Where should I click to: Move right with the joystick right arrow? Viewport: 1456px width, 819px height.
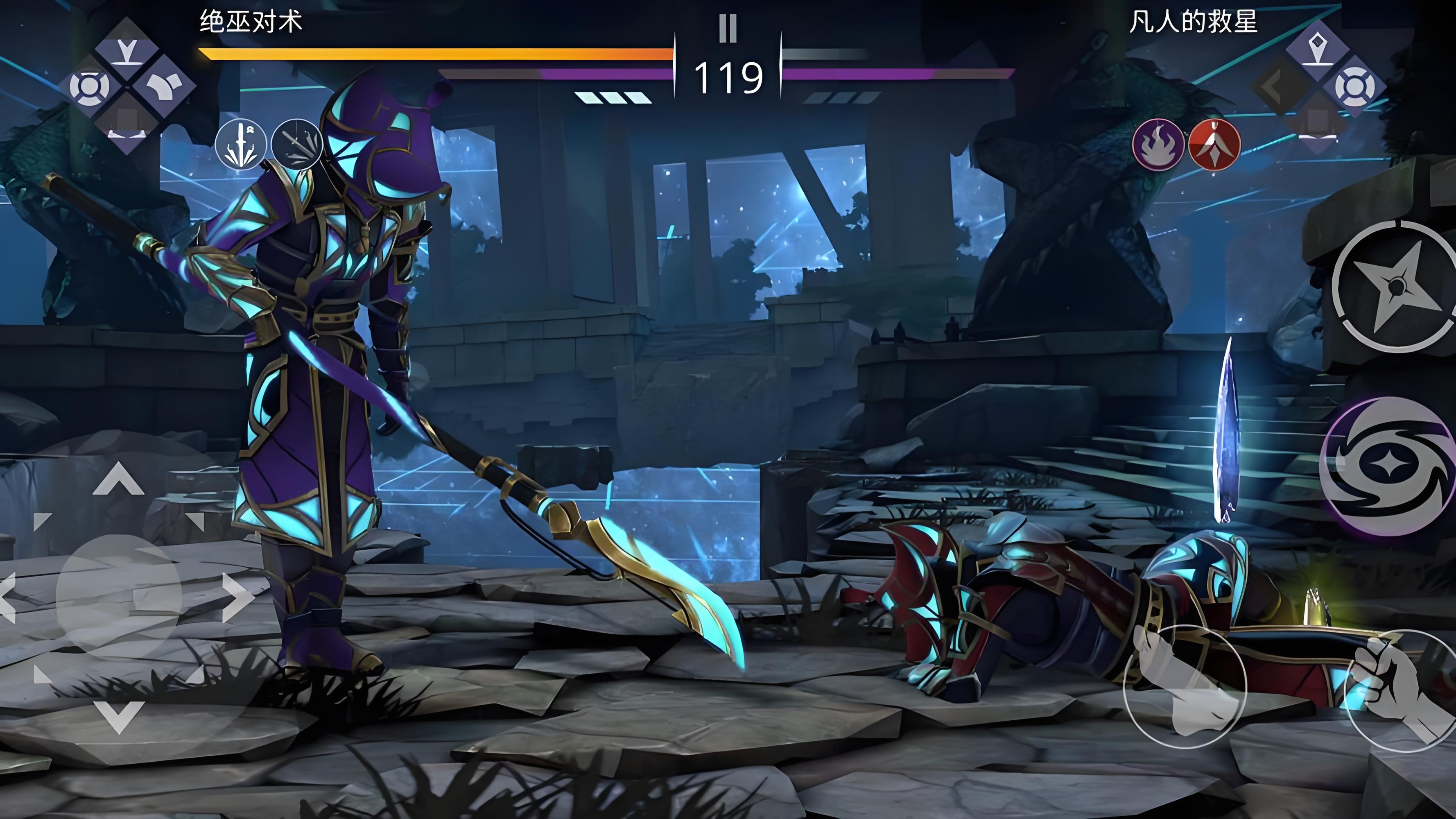point(237,597)
